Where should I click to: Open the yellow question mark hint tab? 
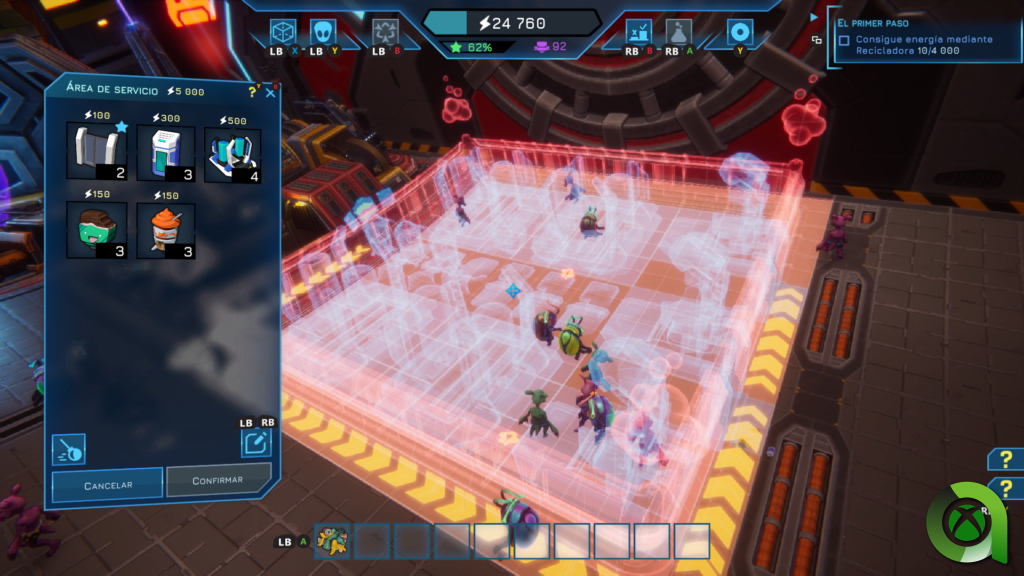point(1004,459)
